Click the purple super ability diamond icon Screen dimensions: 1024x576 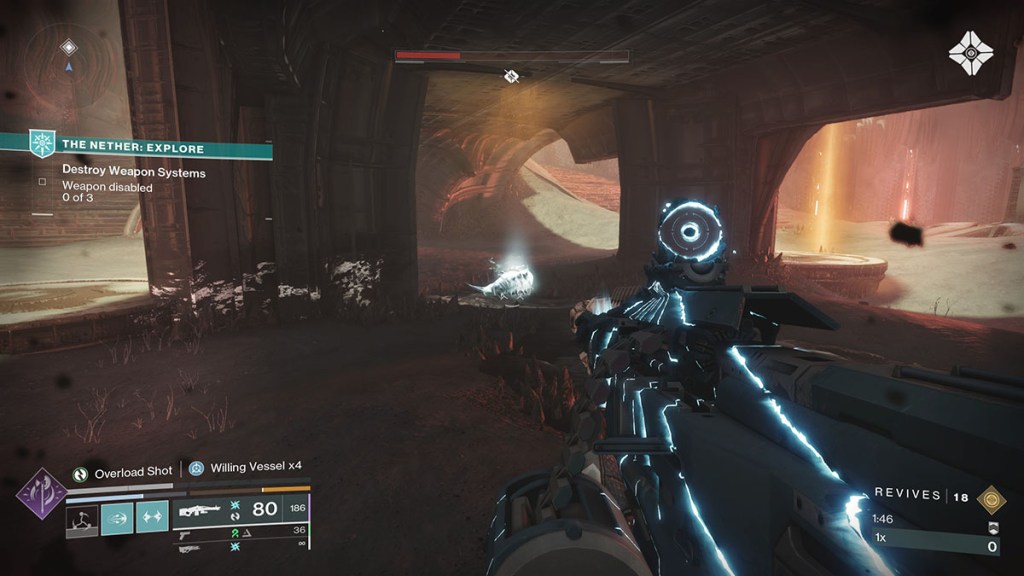[42, 493]
